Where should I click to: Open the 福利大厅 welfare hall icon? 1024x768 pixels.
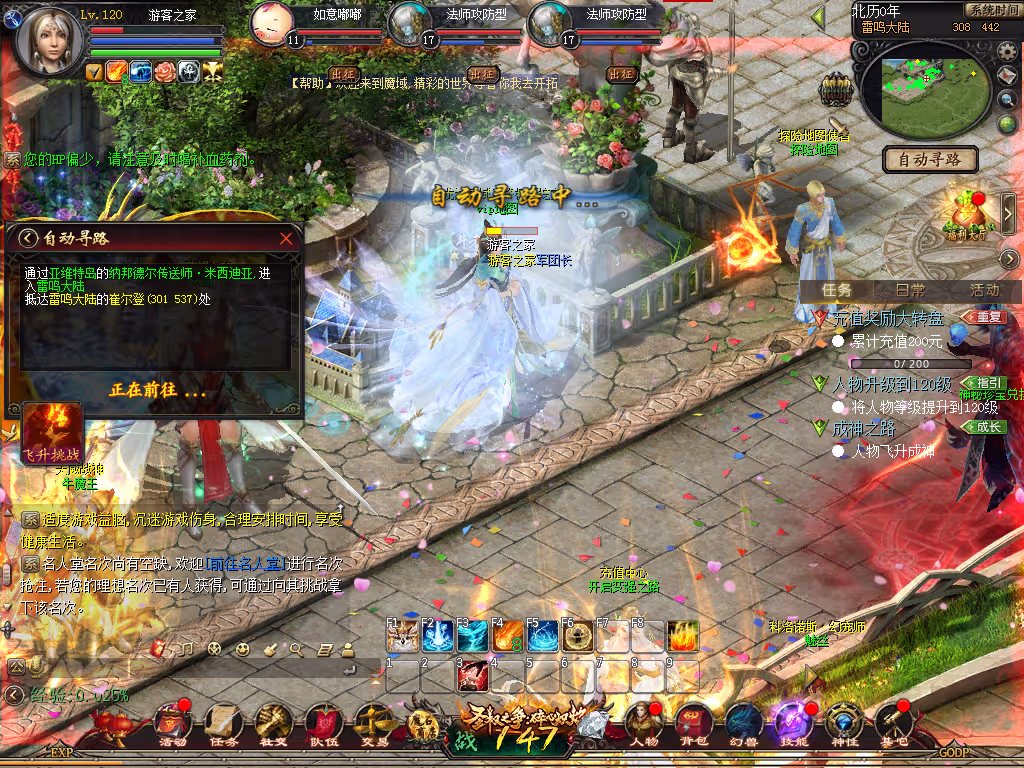965,213
